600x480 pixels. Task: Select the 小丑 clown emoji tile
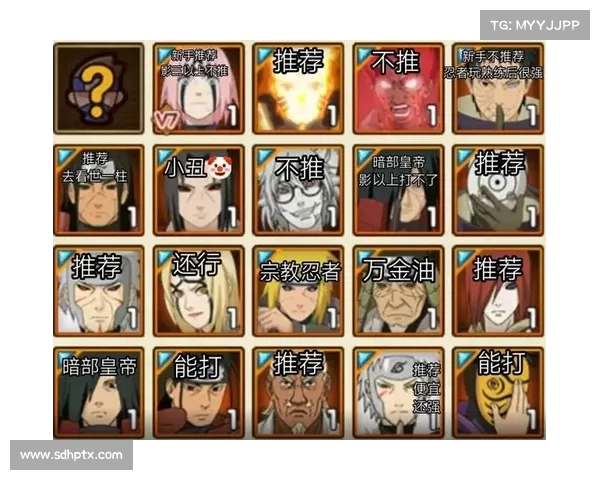click(196, 190)
